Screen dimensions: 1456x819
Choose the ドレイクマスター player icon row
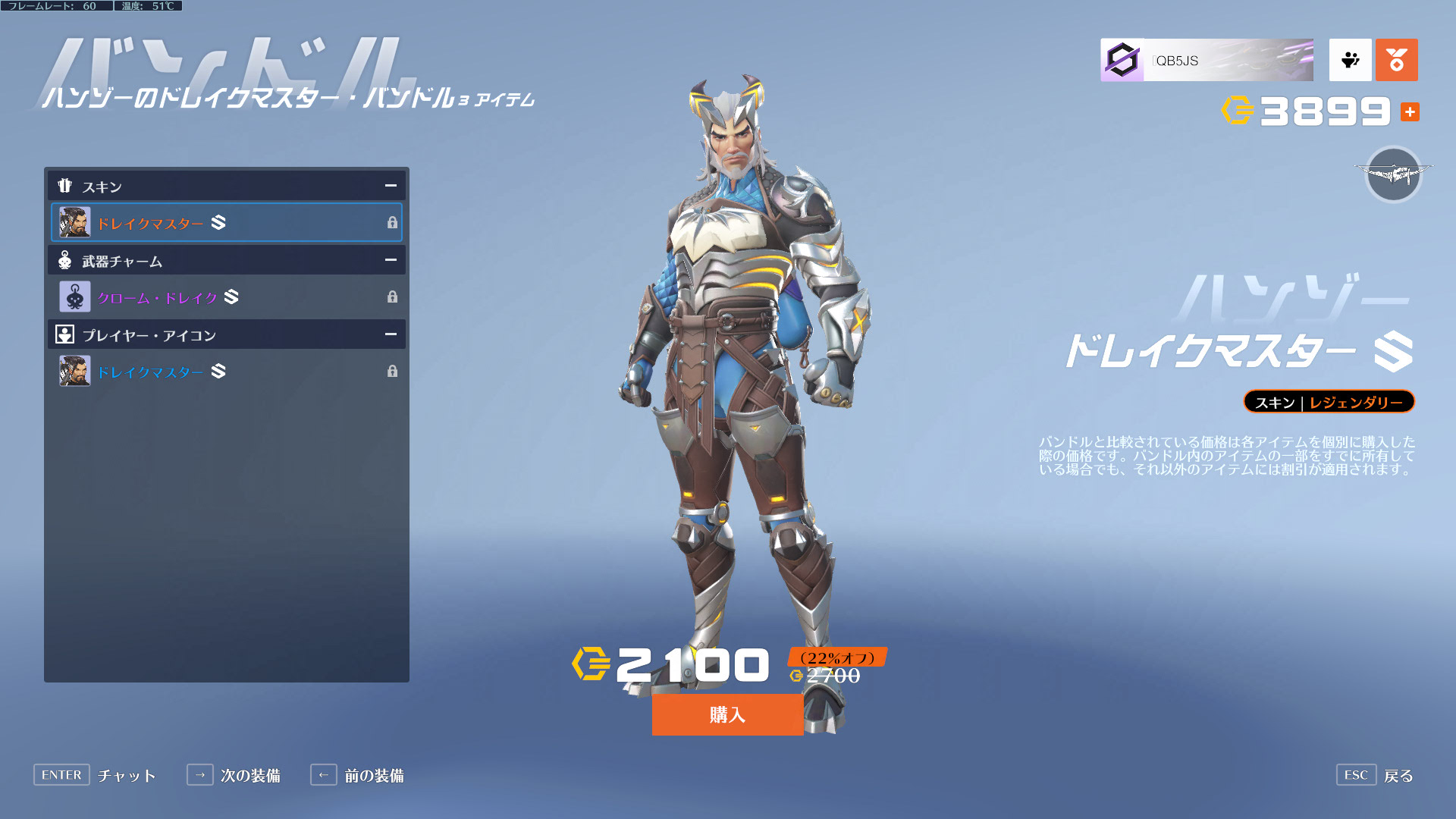(226, 372)
